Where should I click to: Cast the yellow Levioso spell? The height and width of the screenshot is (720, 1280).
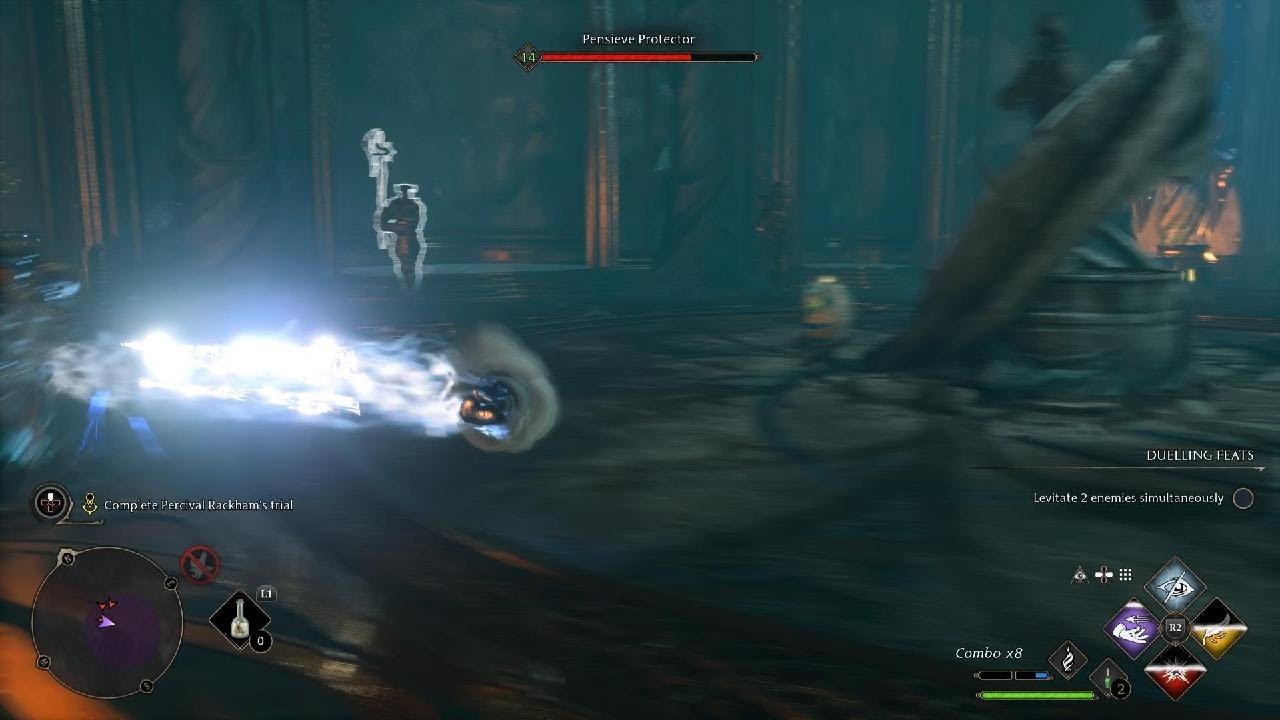tap(1217, 628)
